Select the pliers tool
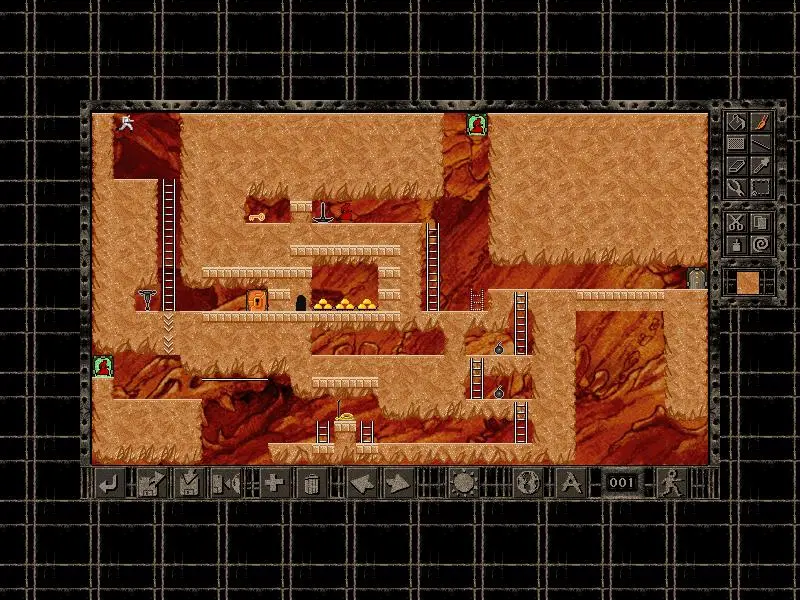This screenshot has height=600, width=800. tap(735, 187)
